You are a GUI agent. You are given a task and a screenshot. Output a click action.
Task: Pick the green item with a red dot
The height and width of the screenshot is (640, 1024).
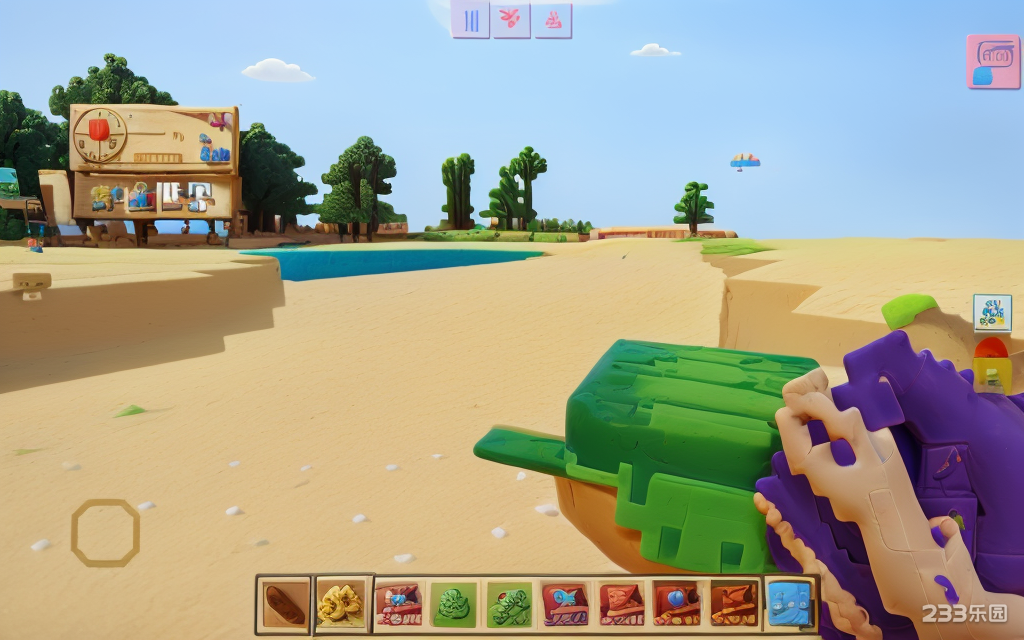click(509, 604)
